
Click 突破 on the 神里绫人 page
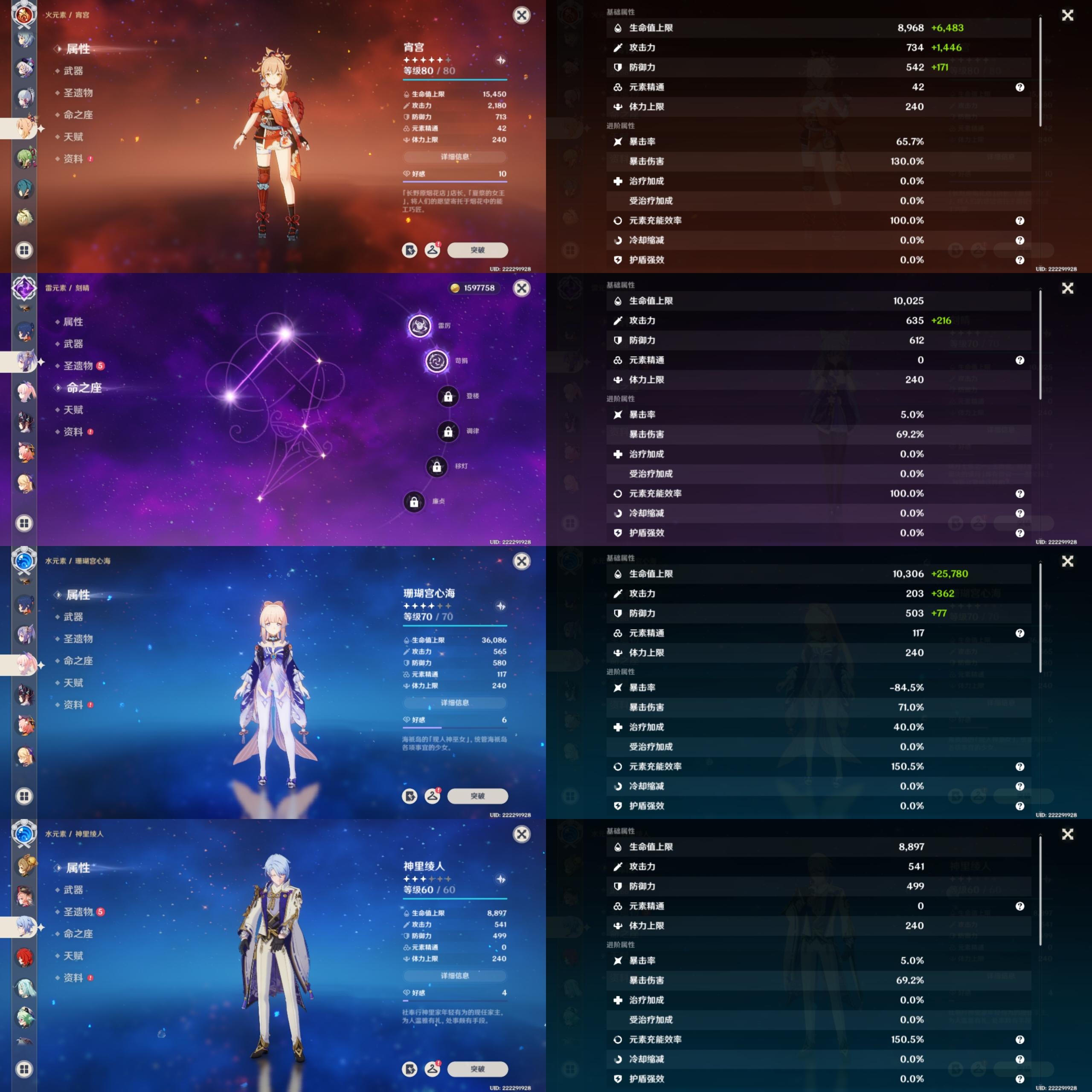click(x=477, y=1069)
